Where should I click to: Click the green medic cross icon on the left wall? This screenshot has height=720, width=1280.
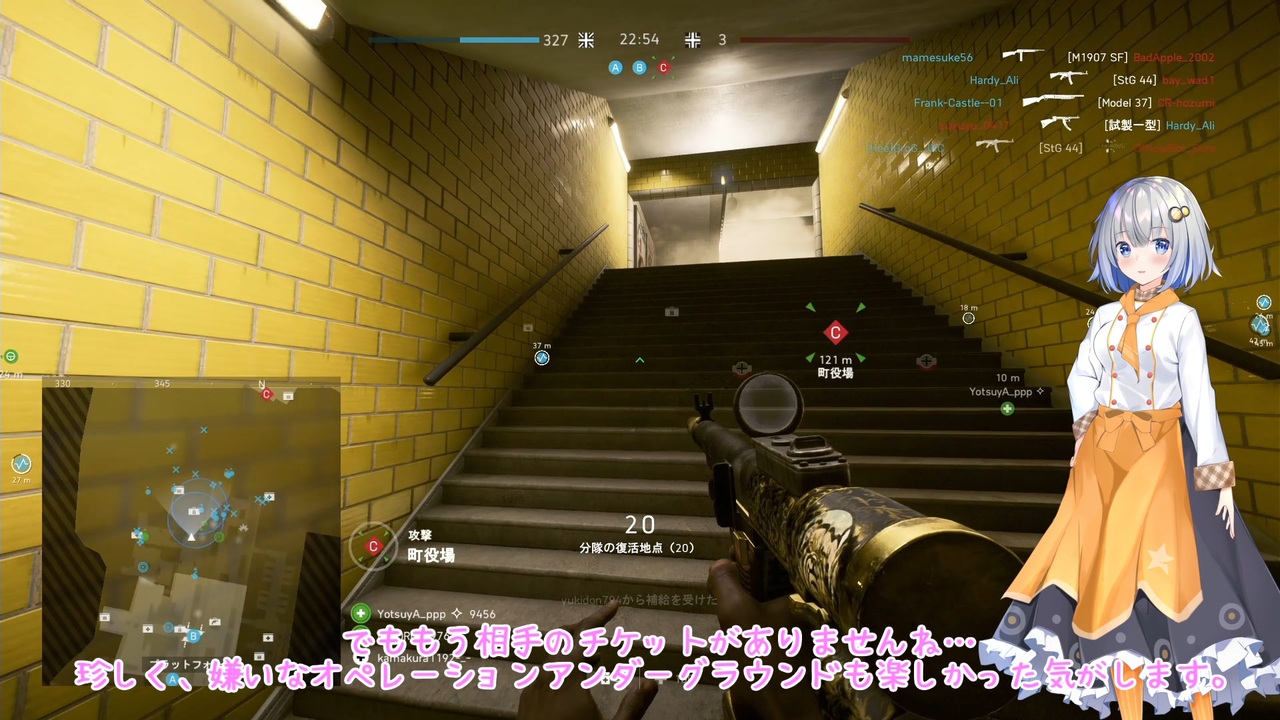coord(10,356)
